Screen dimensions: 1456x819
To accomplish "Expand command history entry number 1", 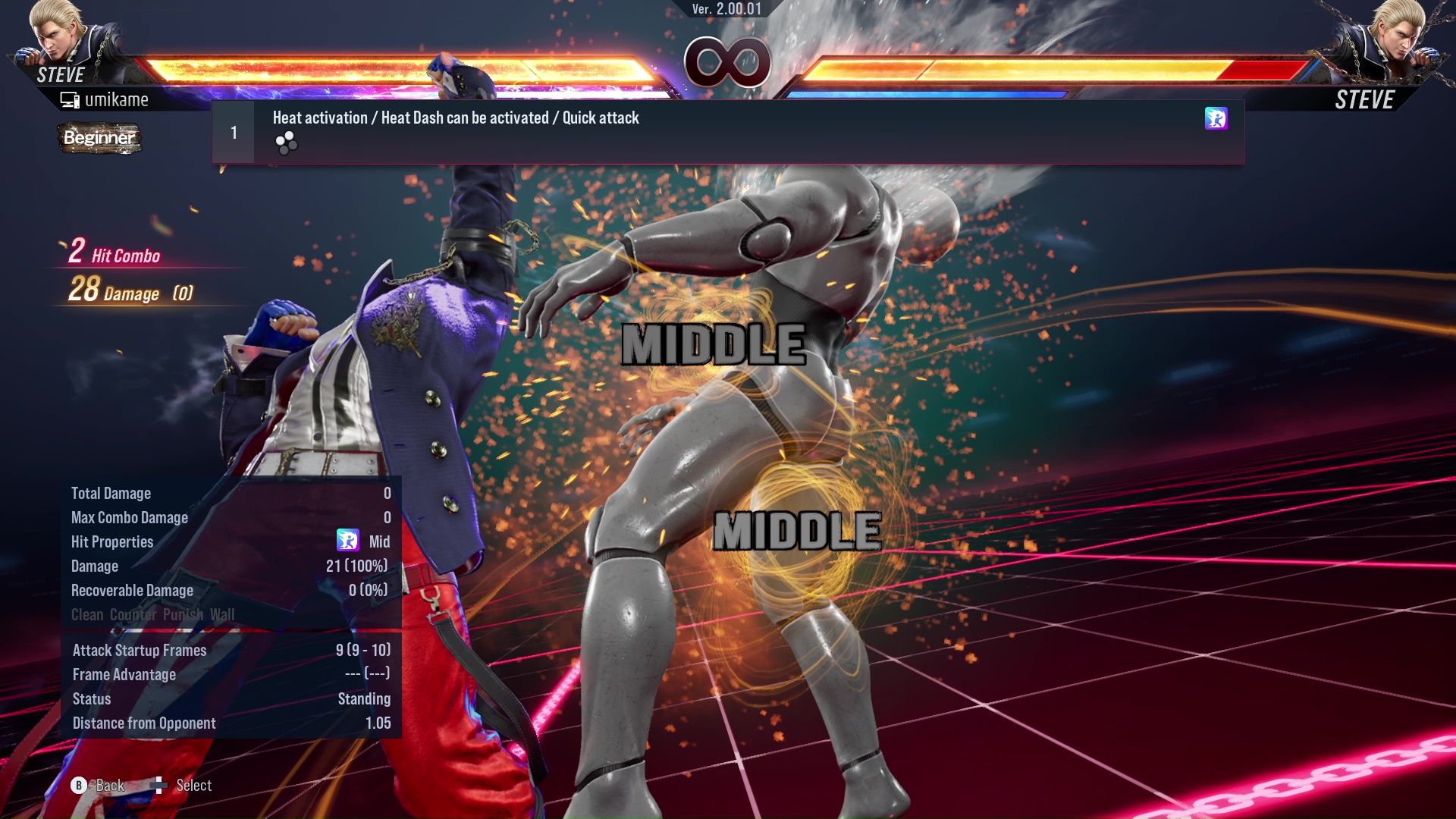I will (233, 132).
